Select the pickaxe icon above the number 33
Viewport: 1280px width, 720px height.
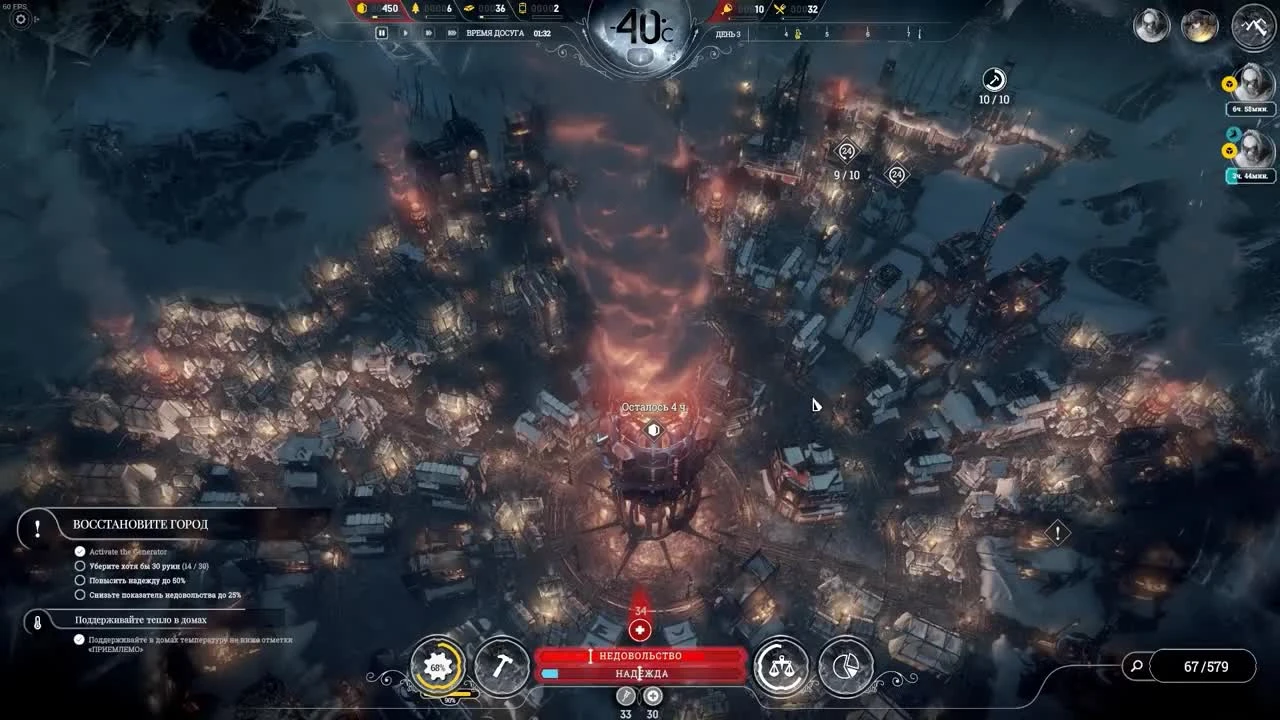click(626, 695)
